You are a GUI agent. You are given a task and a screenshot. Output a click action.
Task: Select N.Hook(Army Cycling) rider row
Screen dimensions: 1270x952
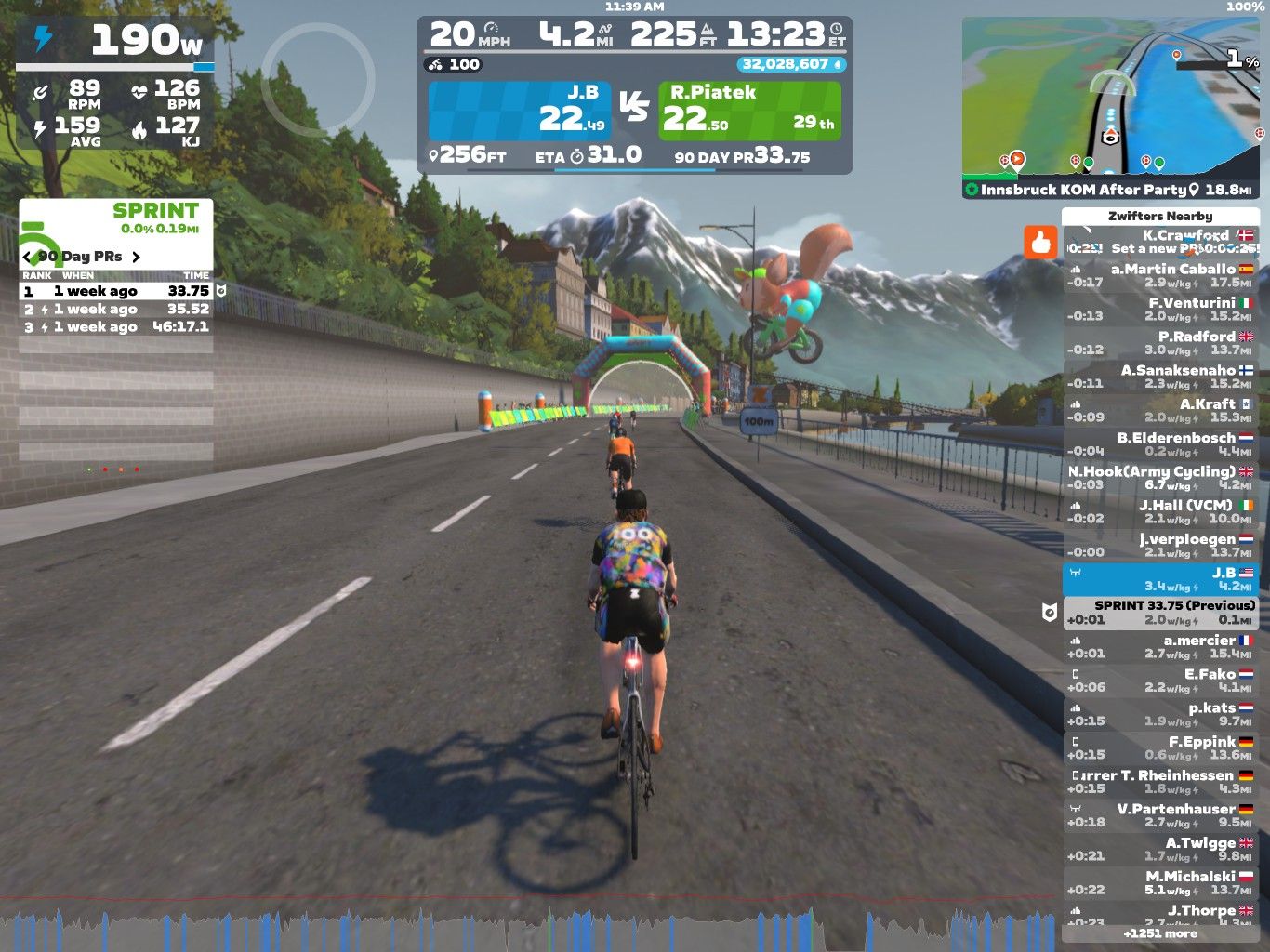click(1159, 478)
